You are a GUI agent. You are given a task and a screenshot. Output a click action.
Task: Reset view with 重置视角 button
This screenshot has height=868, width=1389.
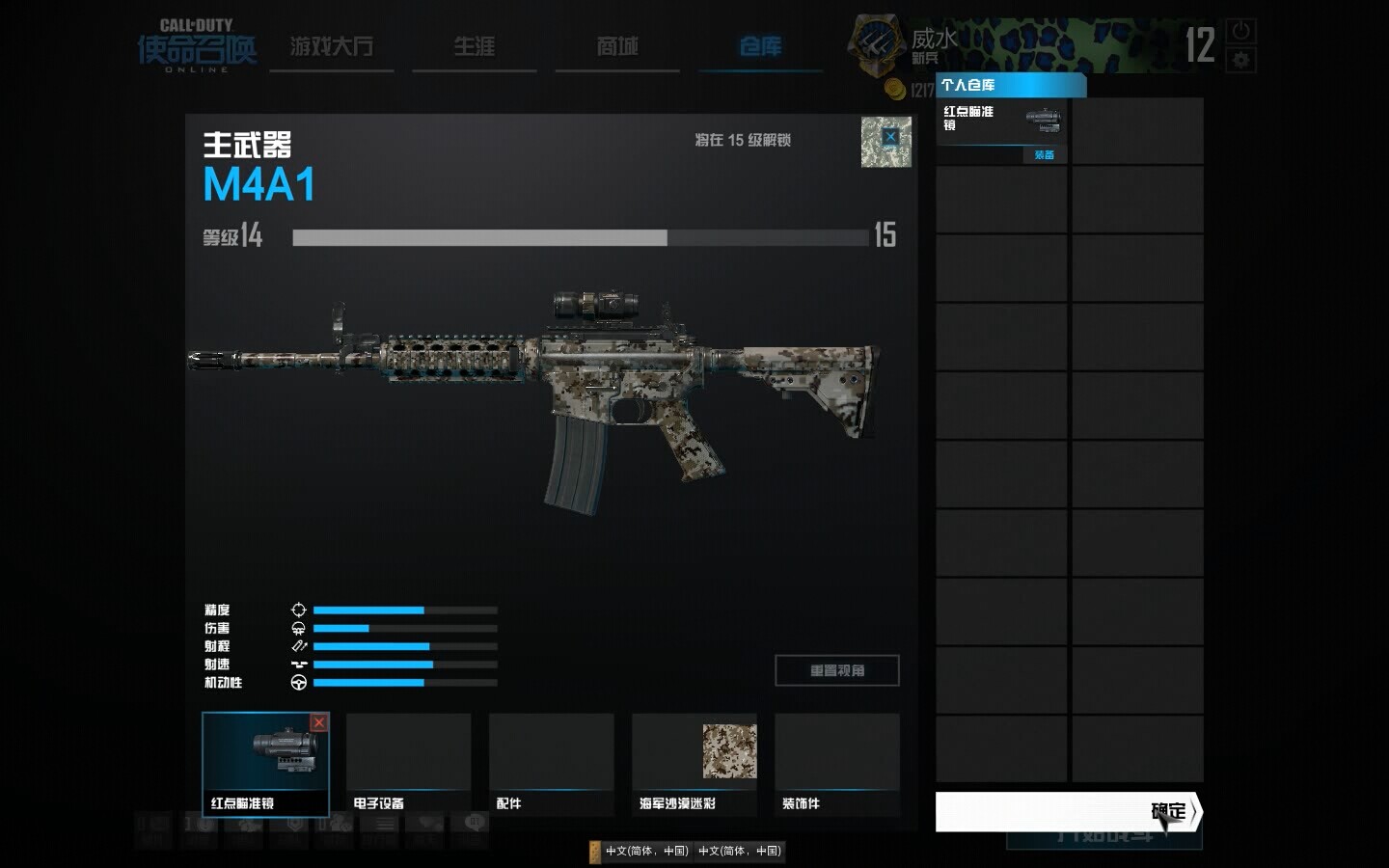836,670
